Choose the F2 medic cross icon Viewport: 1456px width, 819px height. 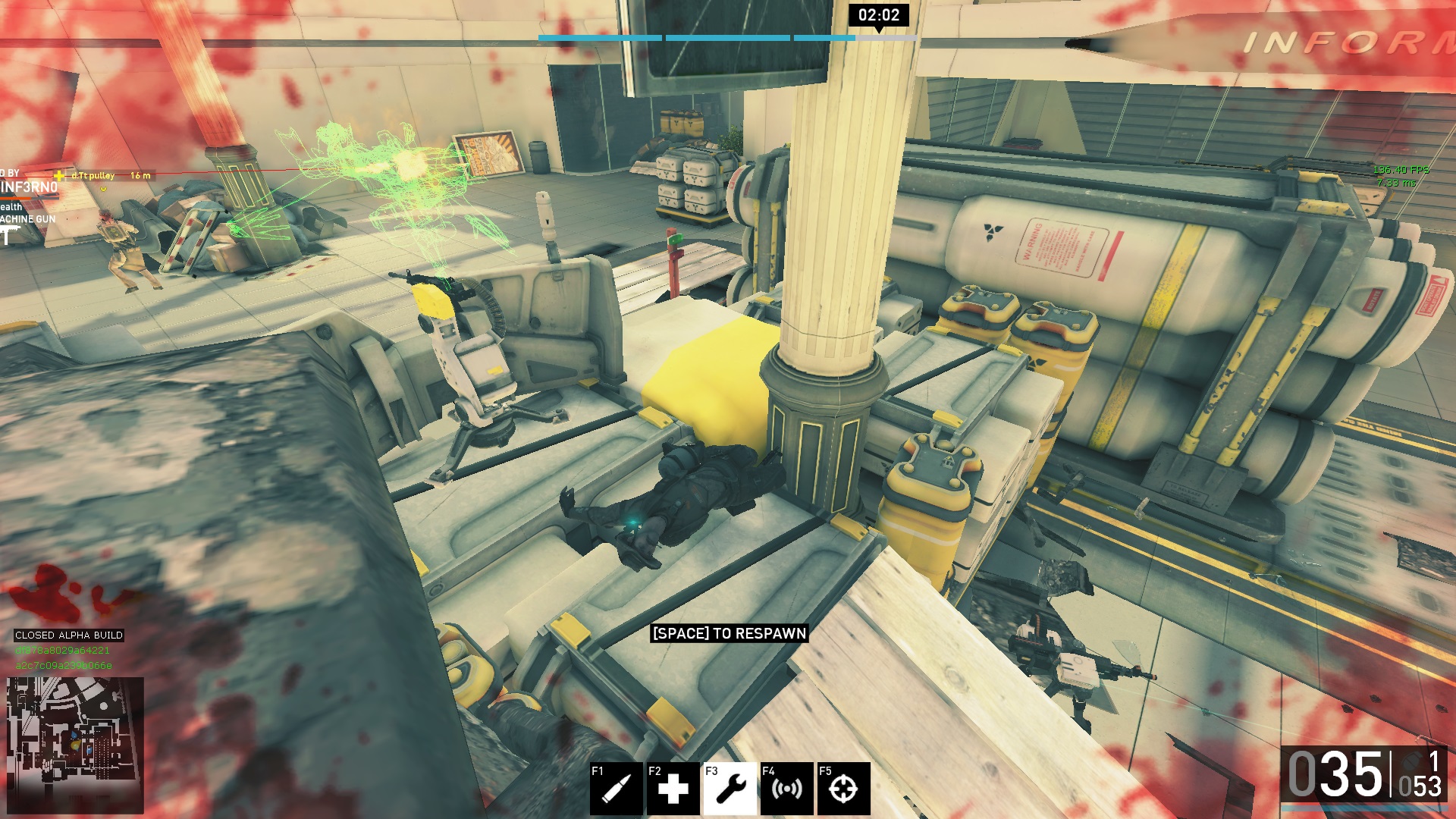[x=673, y=789]
